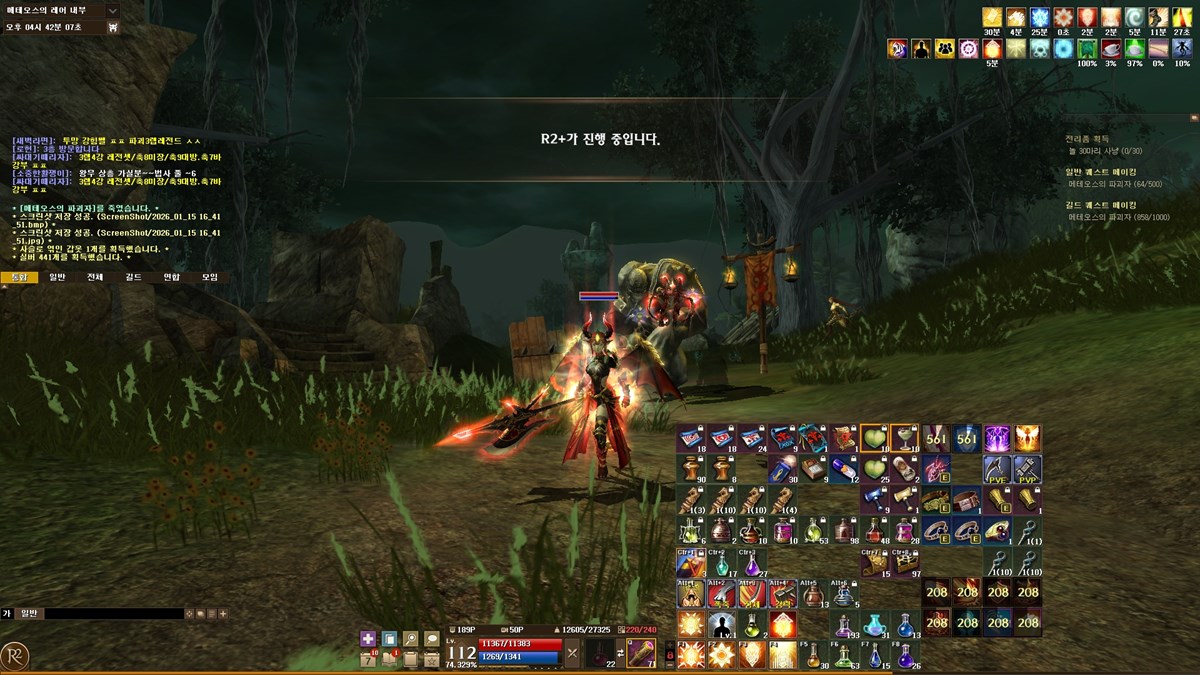Switch to the 길드 chat tab
The width and height of the screenshot is (1200, 675).
(133, 277)
